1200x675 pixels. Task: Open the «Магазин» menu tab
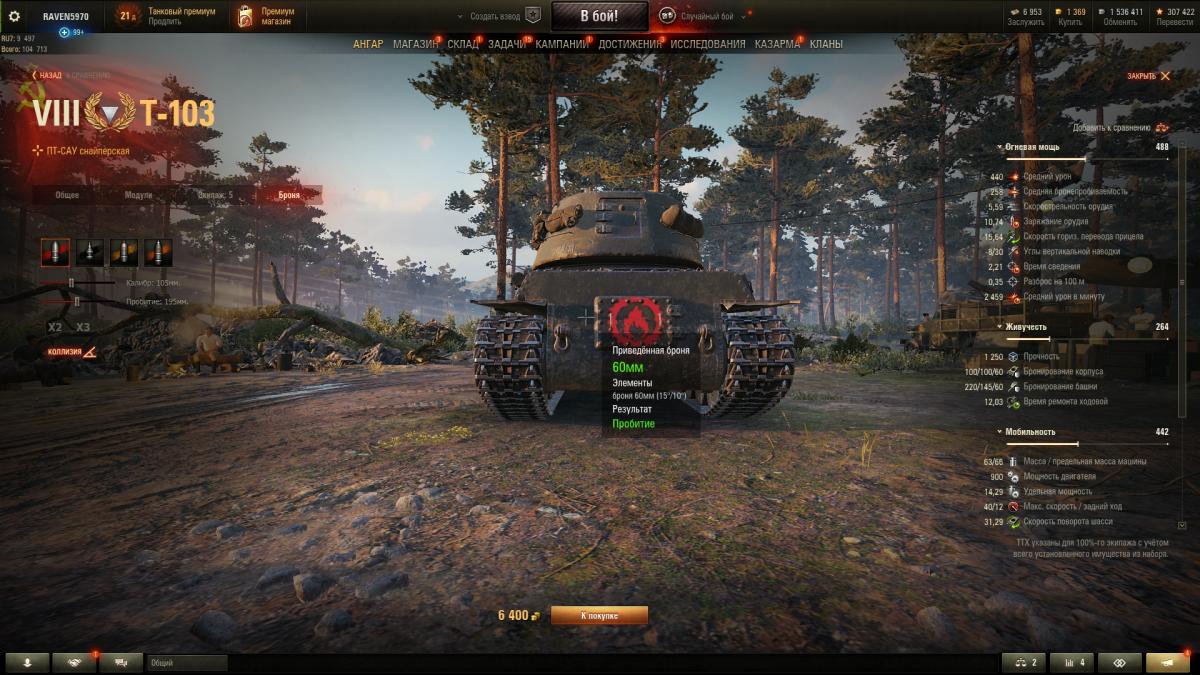tap(415, 44)
